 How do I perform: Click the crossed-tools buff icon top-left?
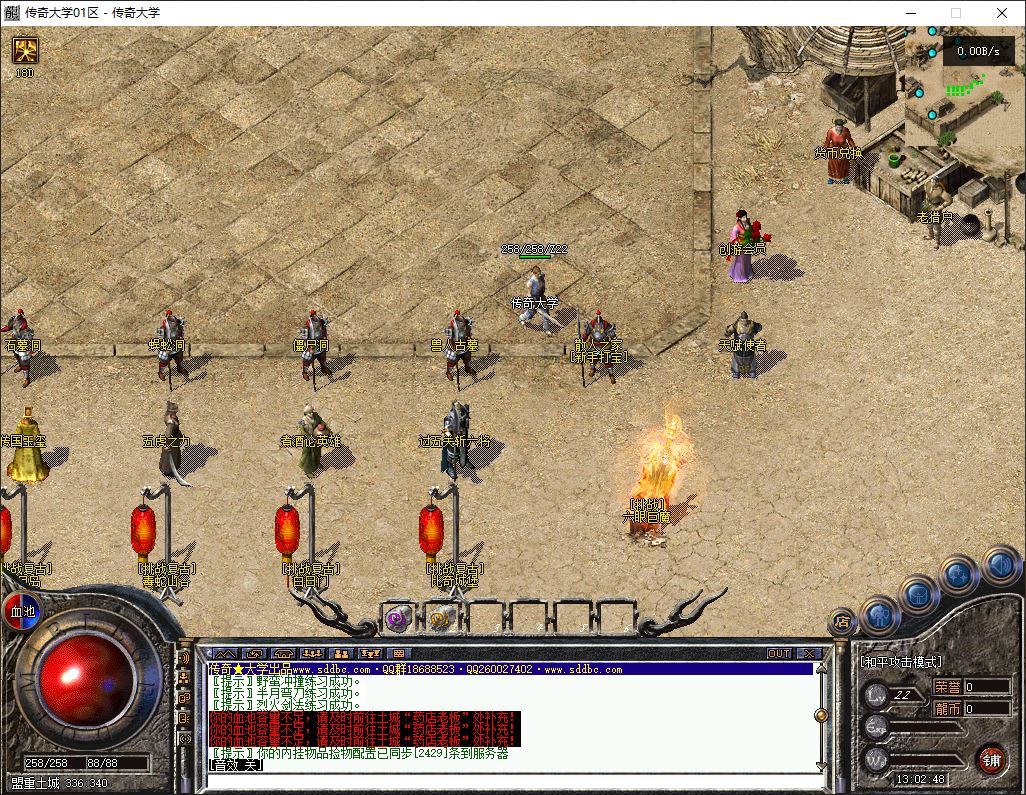24,50
